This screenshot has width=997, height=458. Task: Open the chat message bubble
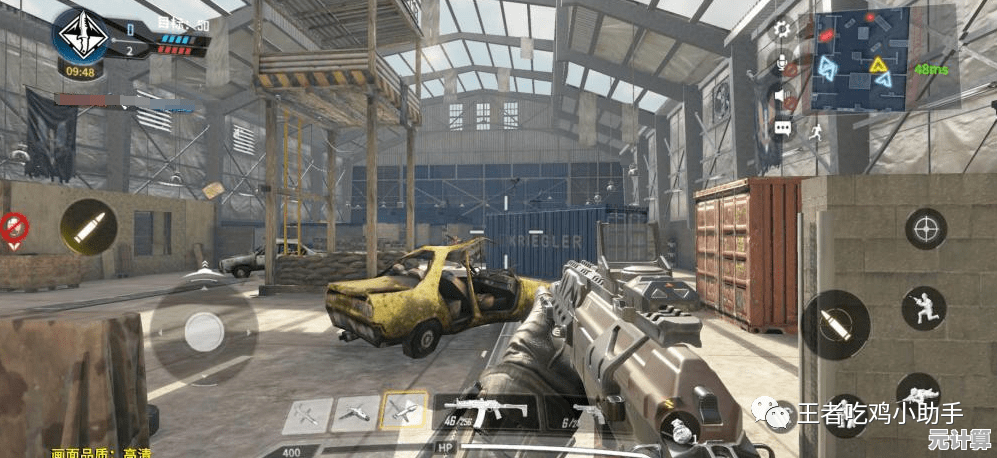[782, 128]
